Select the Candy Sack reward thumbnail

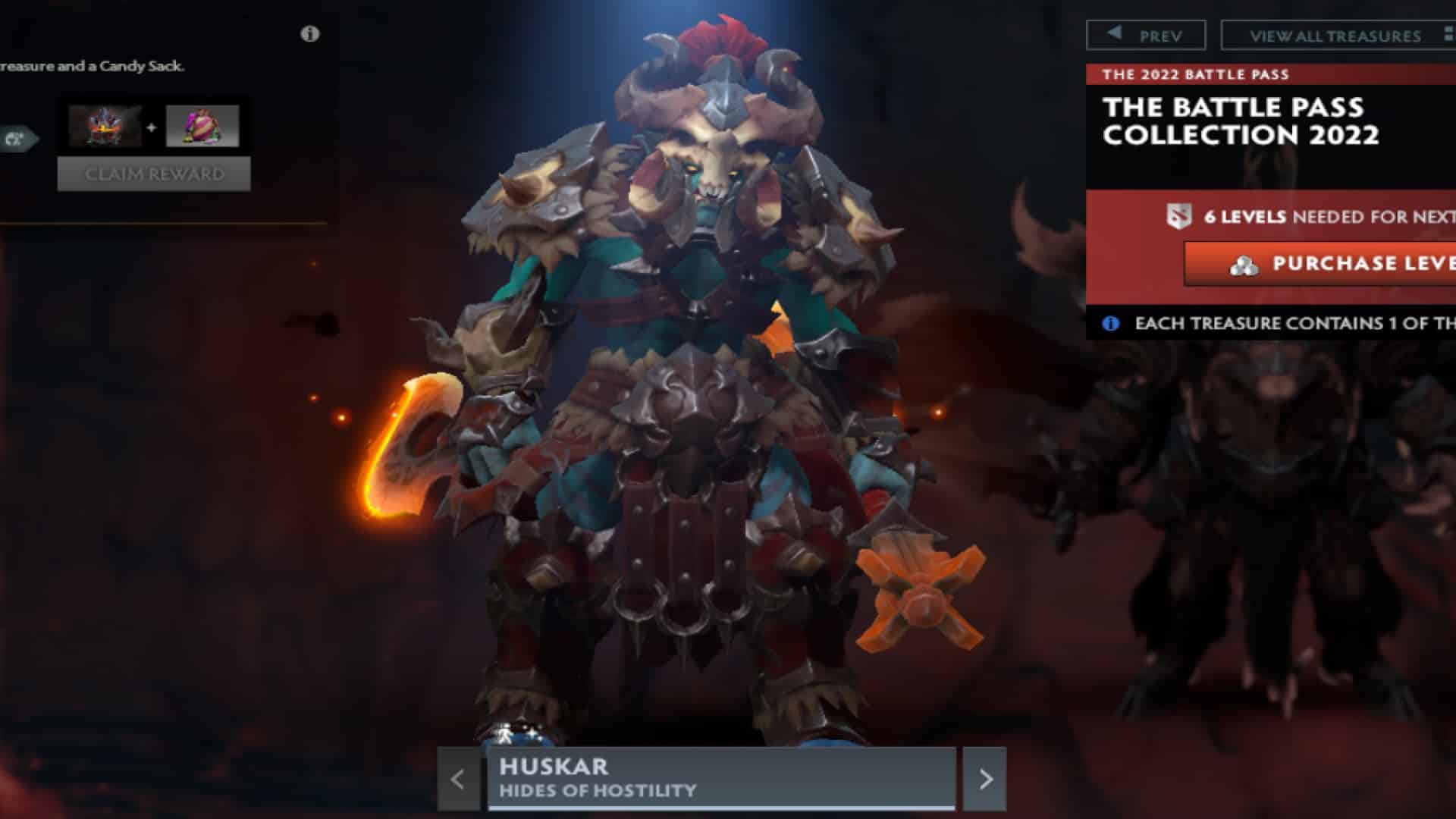coord(203,125)
